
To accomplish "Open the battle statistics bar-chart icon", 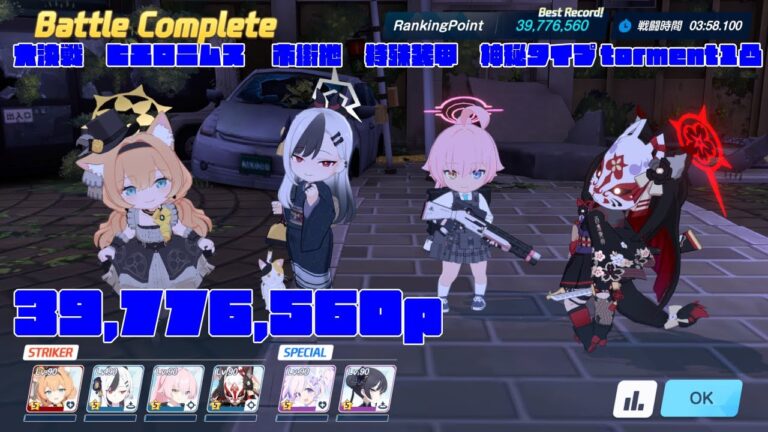I will (x=634, y=398).
